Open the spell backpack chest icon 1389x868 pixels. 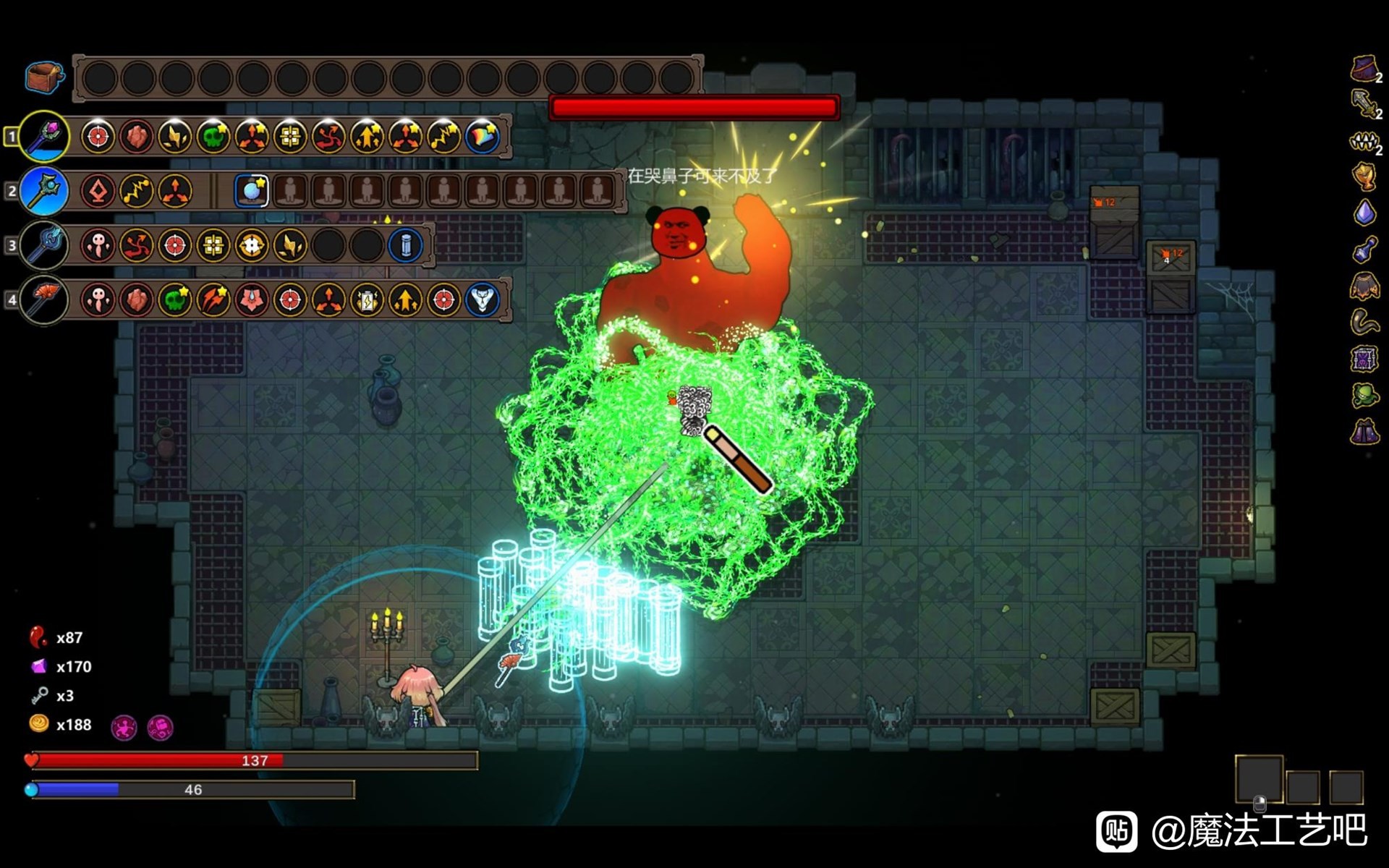coord(44,77)
